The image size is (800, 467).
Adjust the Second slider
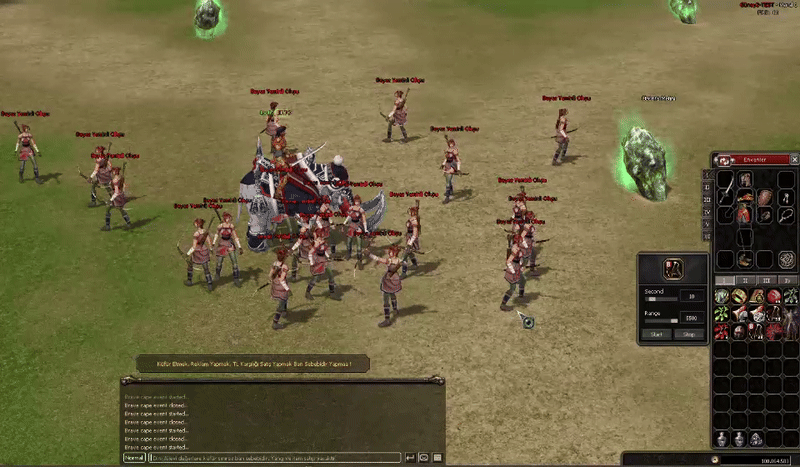[x=660, y=297]
